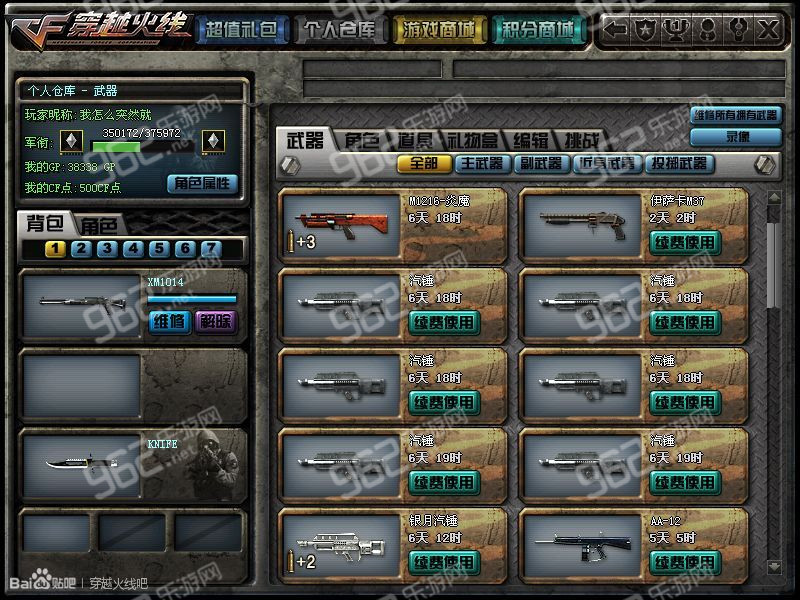800x600 pixels.
Task: Open the 录像 recordings button
Action: click(737, 136)
